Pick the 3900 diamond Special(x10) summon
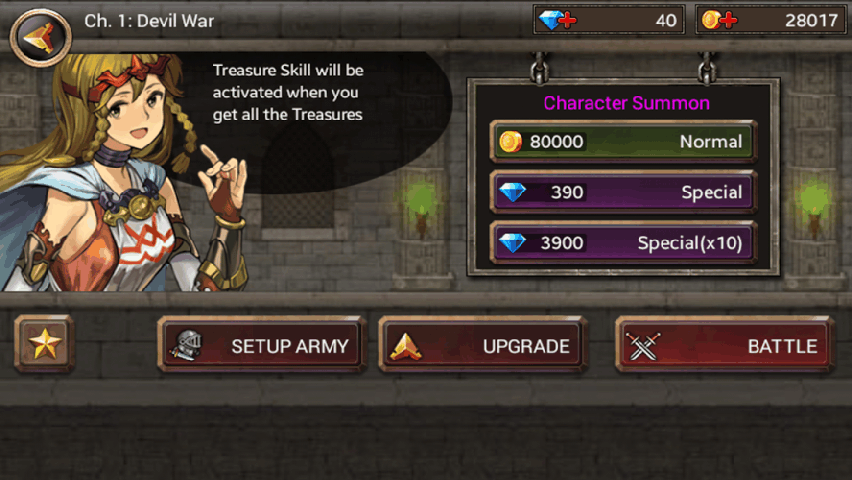The image size is (852, 480). (623, 242)
